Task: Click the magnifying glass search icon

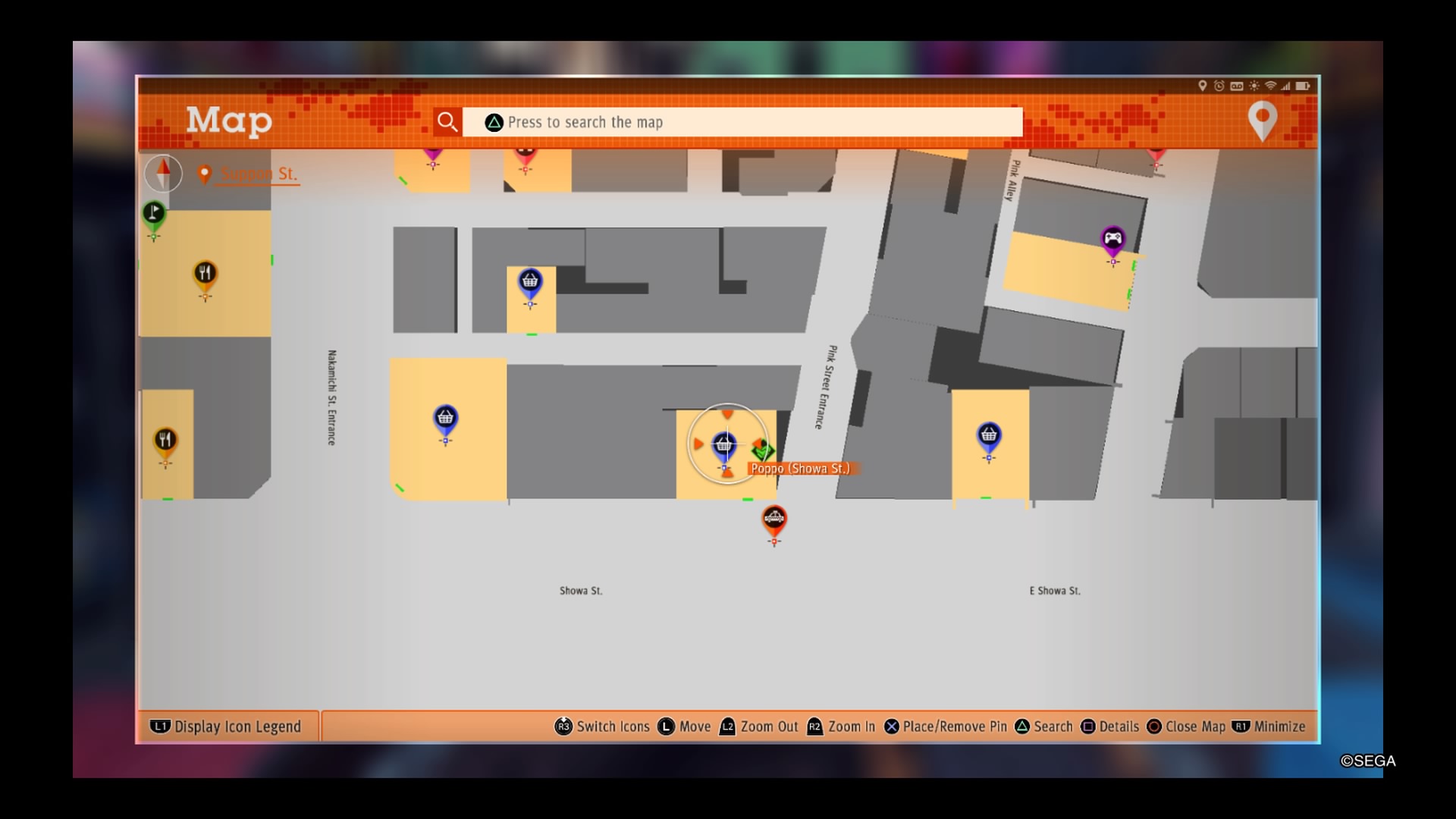Action: 447,121
